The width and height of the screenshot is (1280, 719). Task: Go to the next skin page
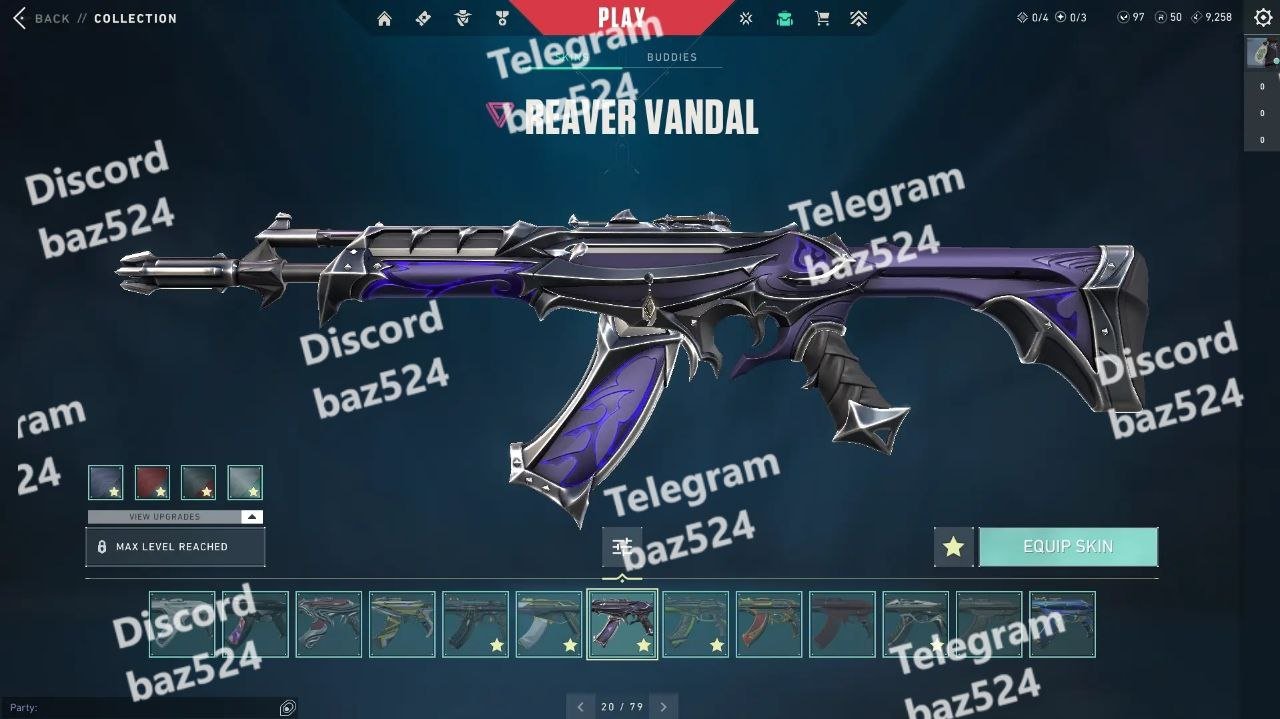click(x=663, y=707)
